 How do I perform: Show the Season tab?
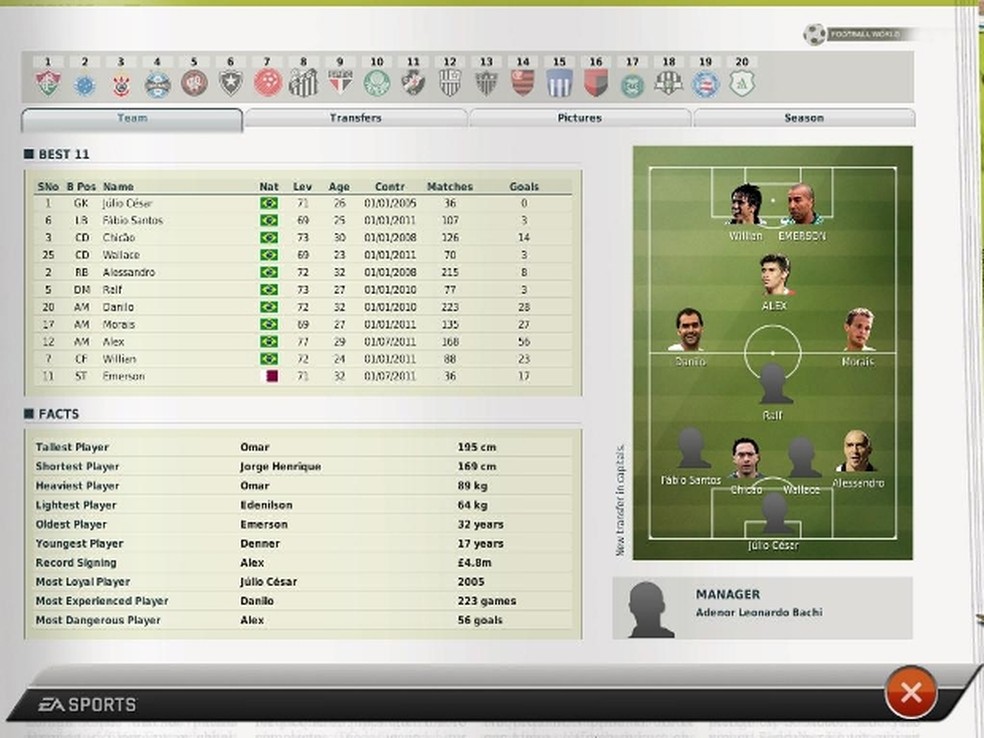coord(803,118)
